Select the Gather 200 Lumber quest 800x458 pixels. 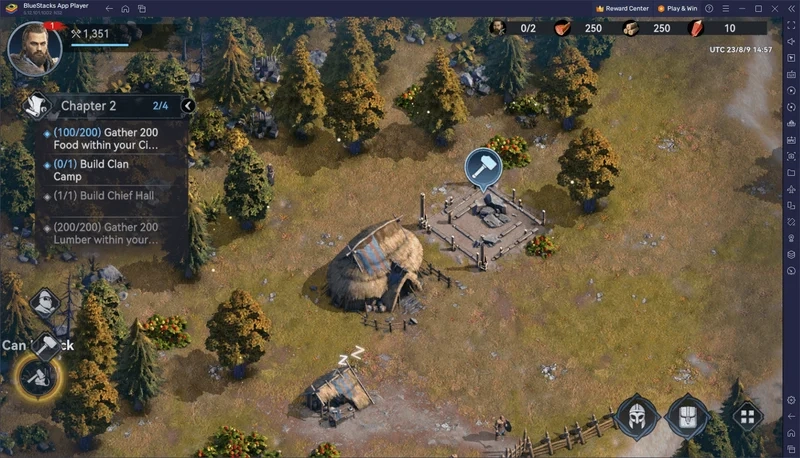(x=112, y=233)
